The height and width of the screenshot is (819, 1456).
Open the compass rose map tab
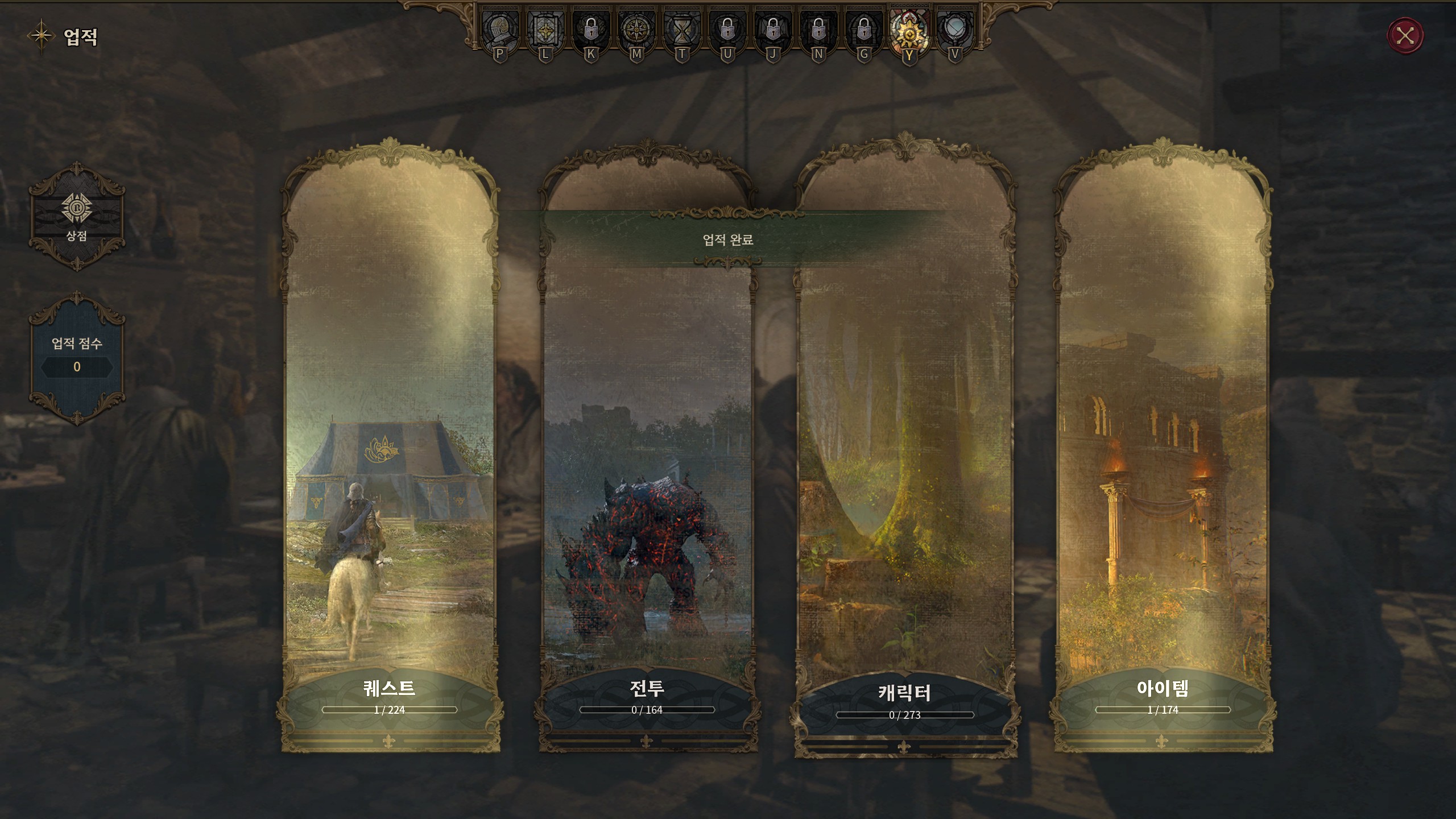(636, 30)
